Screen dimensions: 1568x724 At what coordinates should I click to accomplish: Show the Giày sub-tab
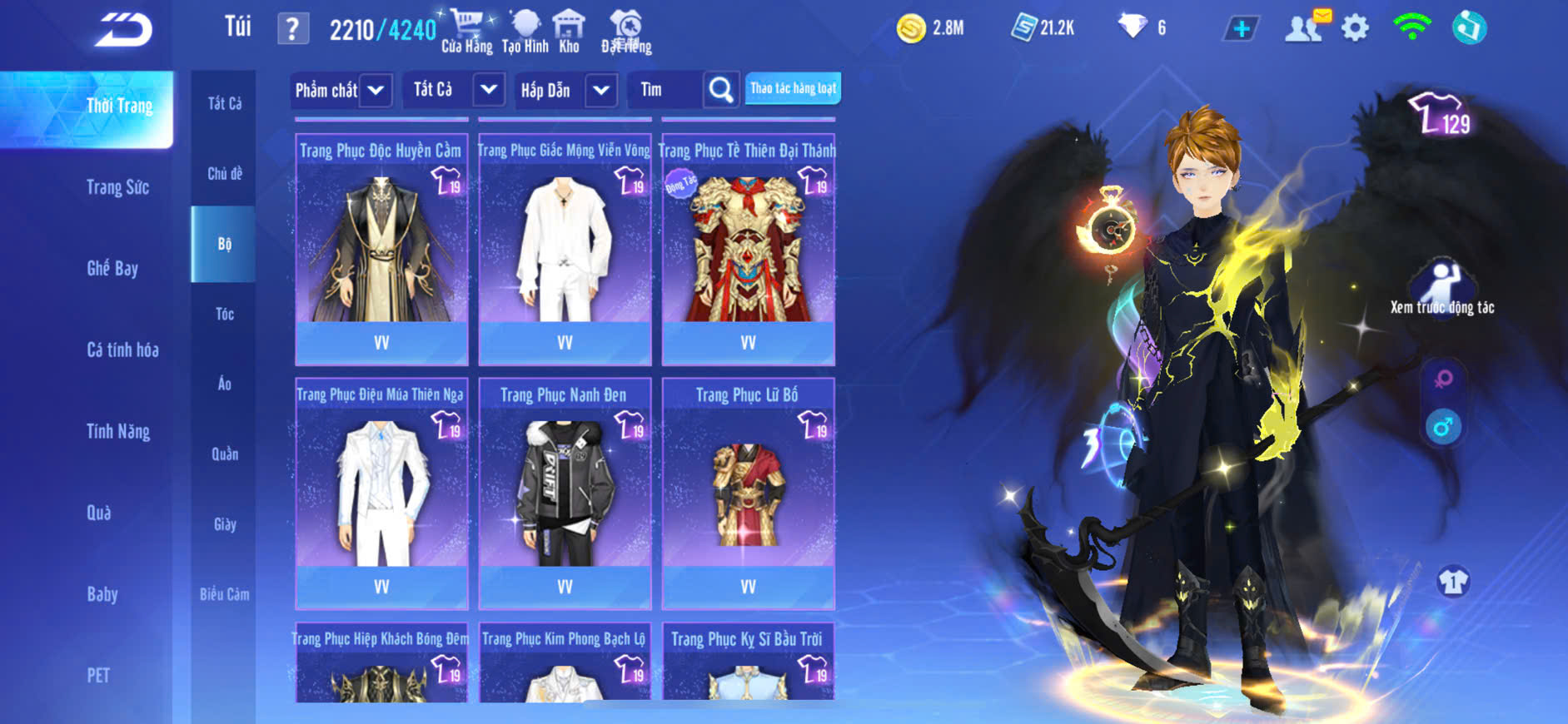point(224,524)
